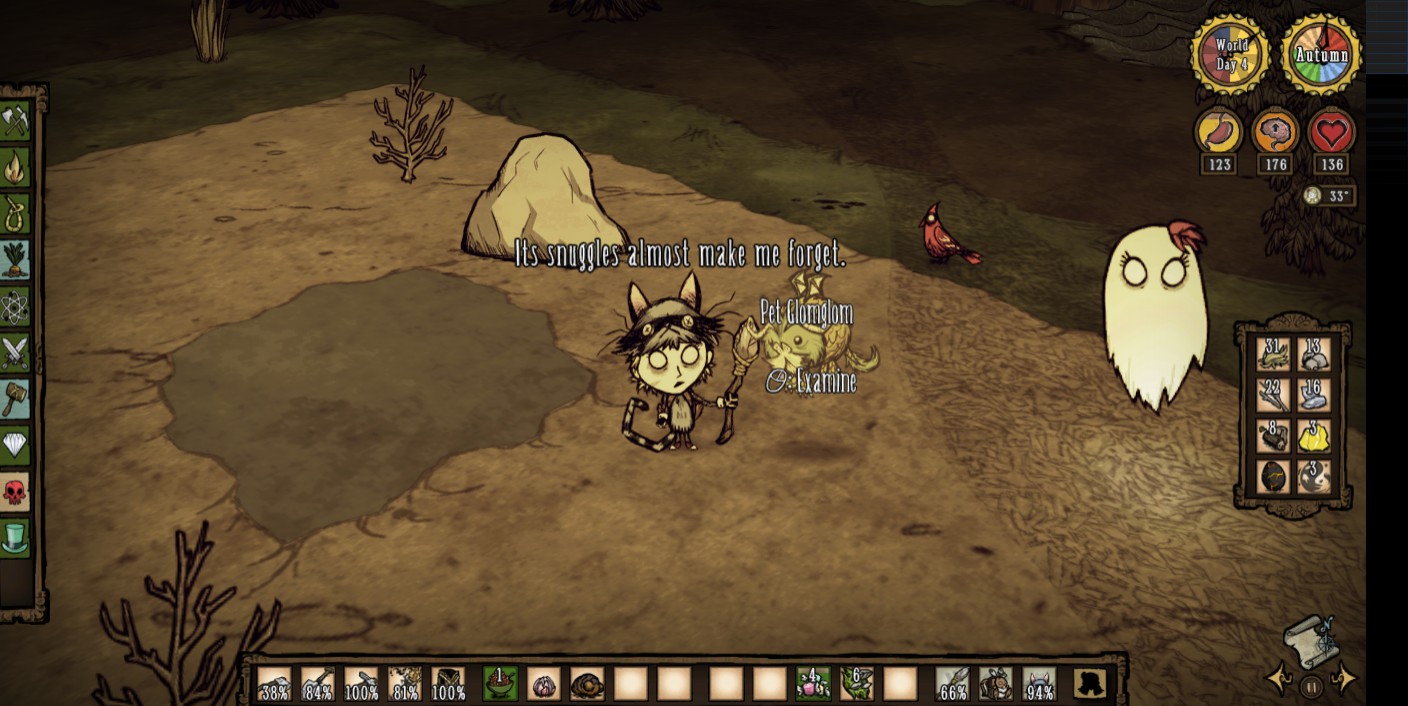Pick the gold nugget stack in backpack
This screenshot has width=1408, height=706.
coord(1314,436)
